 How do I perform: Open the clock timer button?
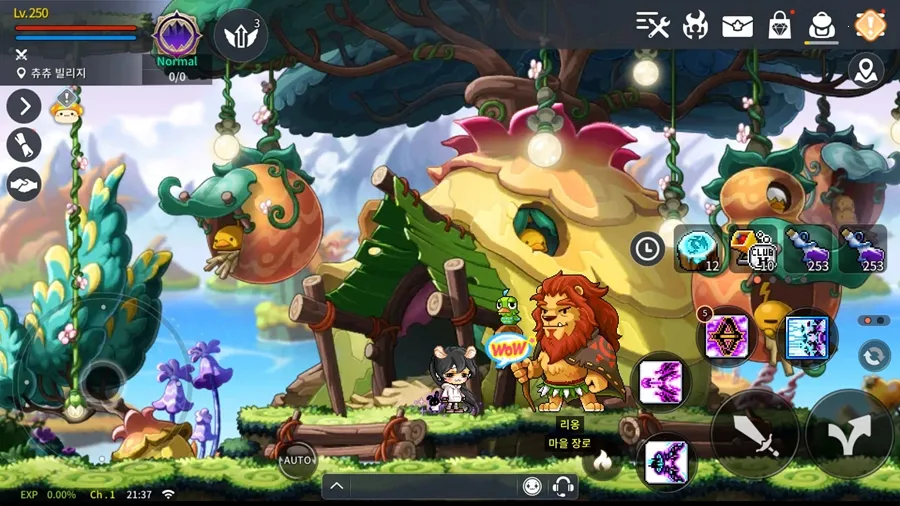tap(647, 248)
